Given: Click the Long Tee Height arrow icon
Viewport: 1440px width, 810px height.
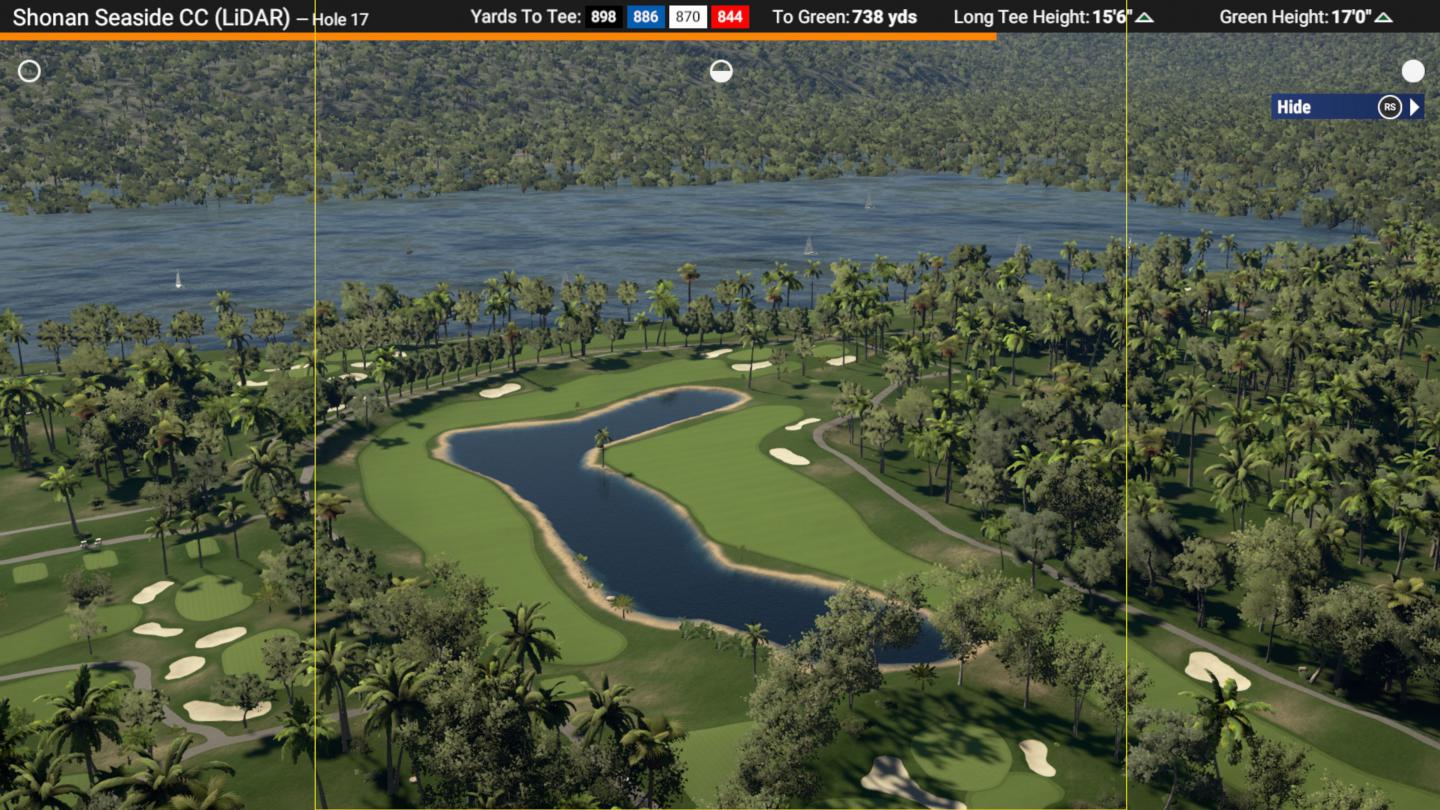Looking at the screenshot, I should [1144, 17].
